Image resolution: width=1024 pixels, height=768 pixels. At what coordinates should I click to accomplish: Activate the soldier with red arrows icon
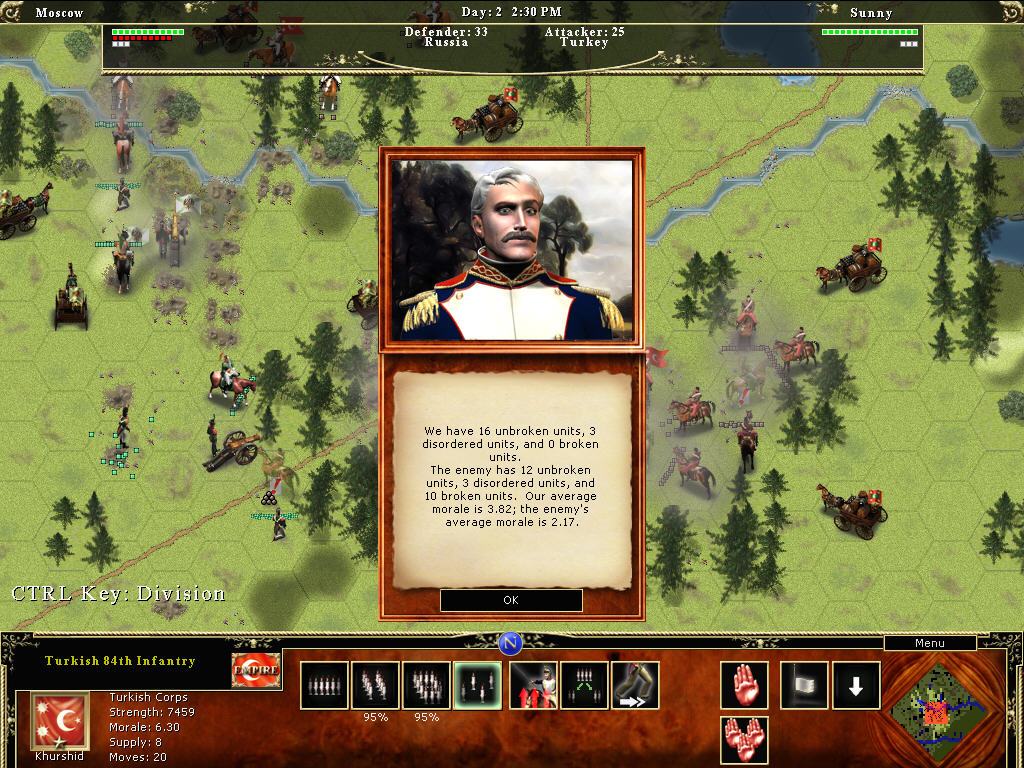pos(533,685)
